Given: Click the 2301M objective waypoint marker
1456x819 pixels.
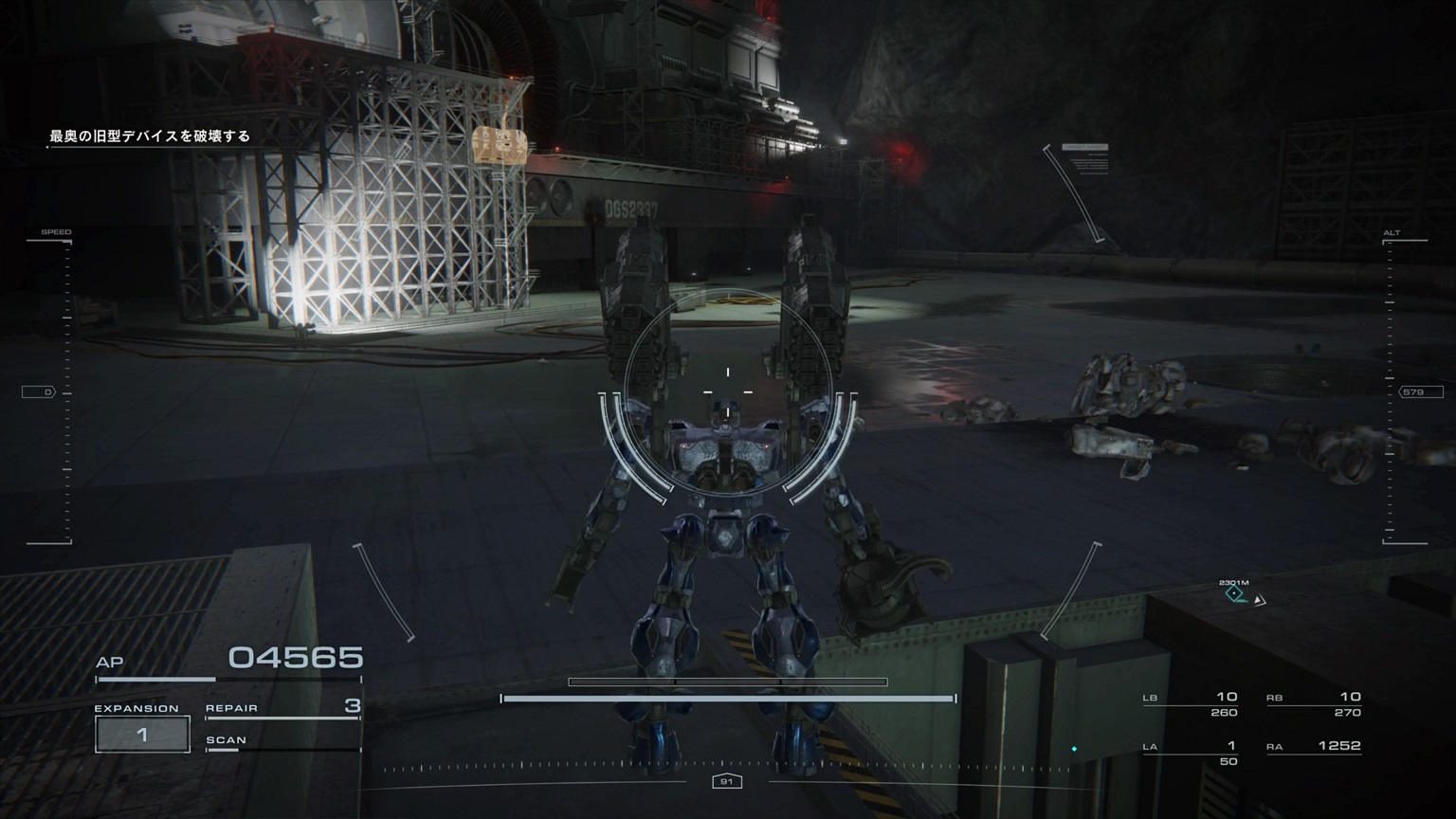Looking at the screenshot, I should pyautogui.click(x=1234, y=594).
